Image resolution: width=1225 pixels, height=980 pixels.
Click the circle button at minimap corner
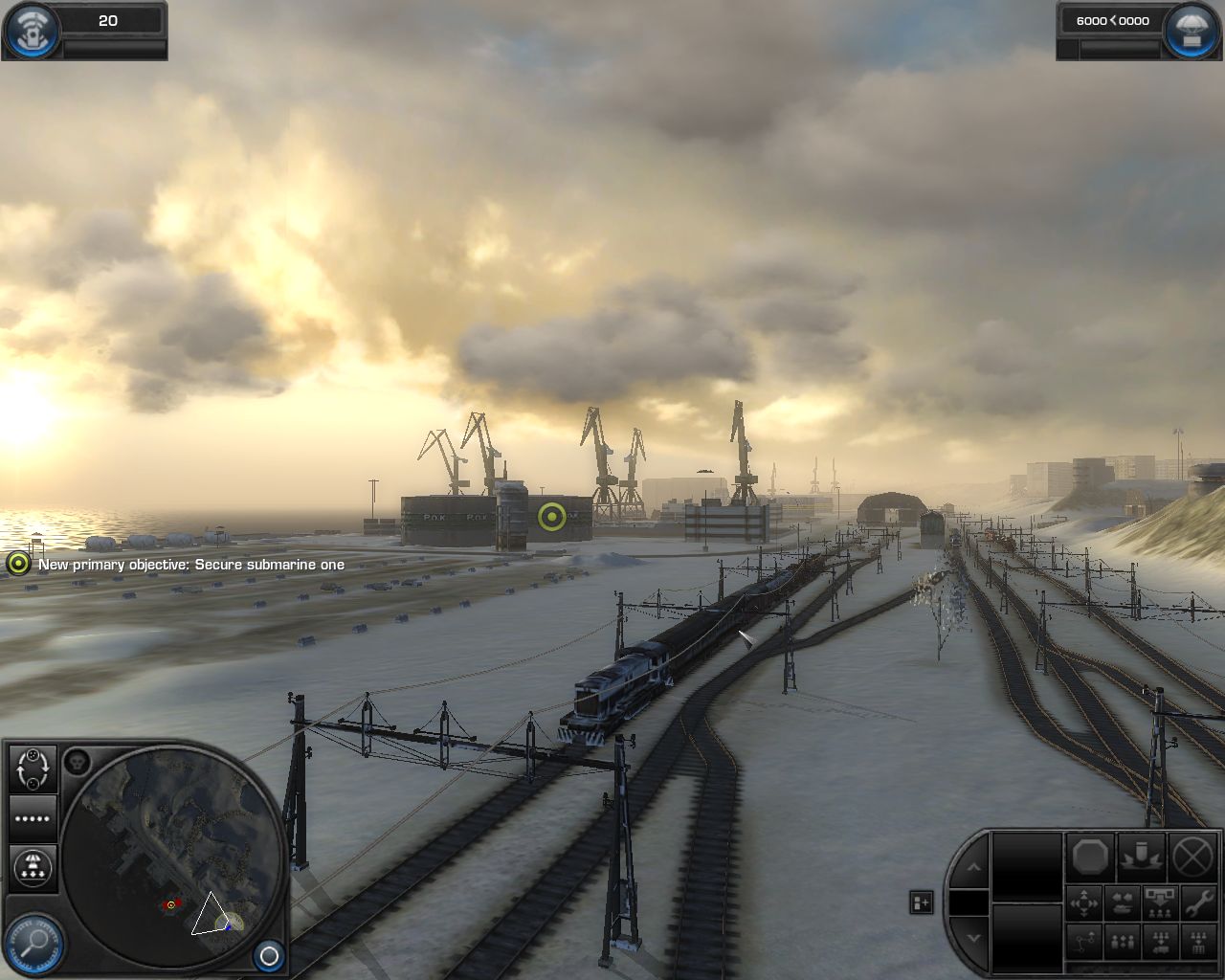tap(269, 955)
